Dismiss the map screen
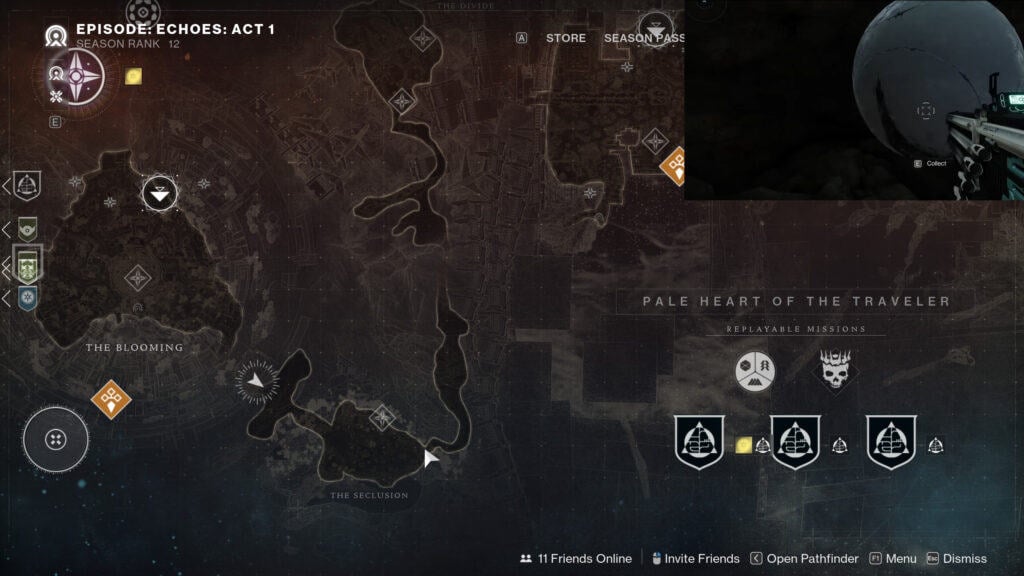Image resolution: width=1024 pixels, height=576 pixels. point(956,559)
